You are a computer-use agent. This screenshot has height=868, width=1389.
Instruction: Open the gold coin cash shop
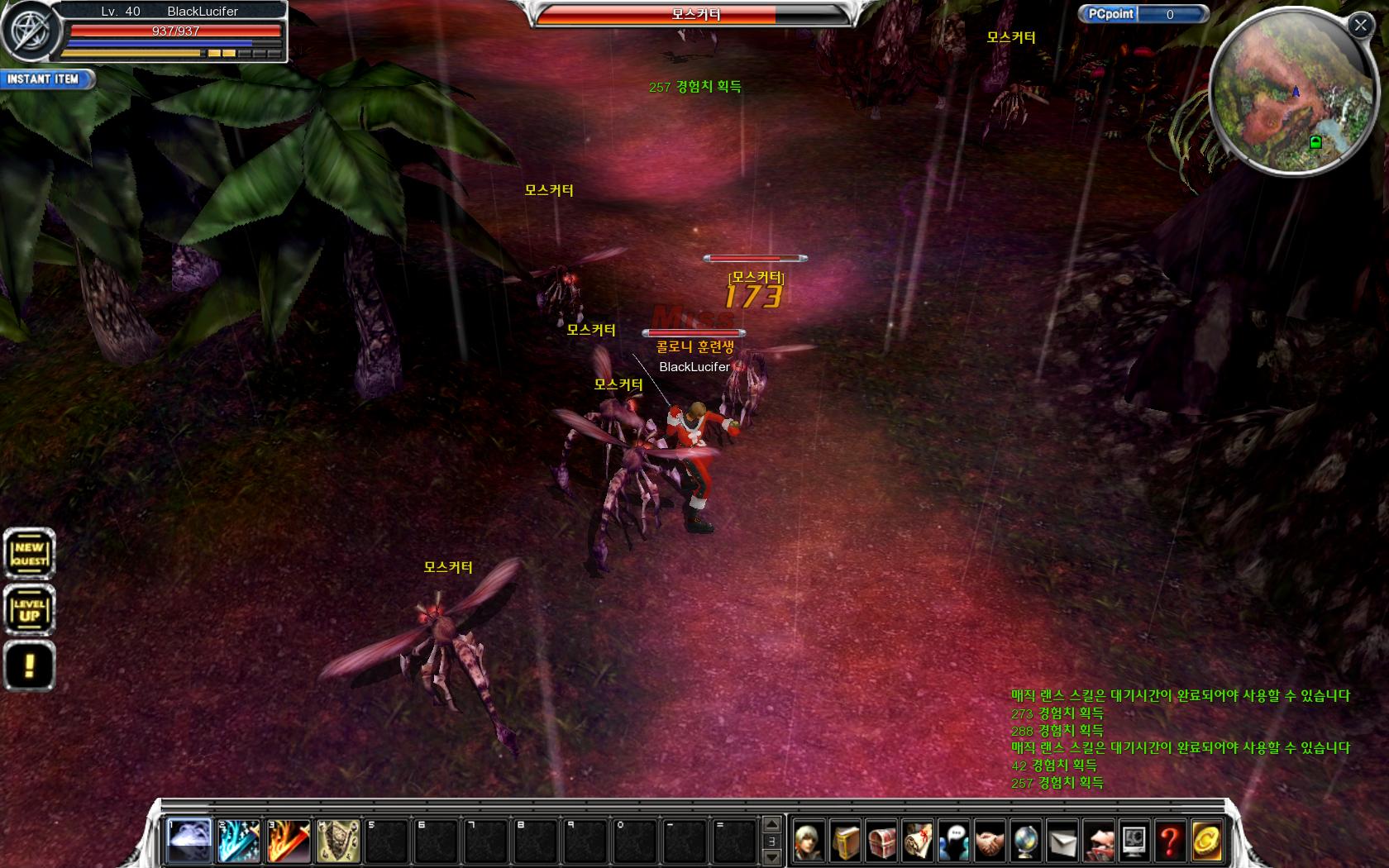click(x=1206, y=842)
